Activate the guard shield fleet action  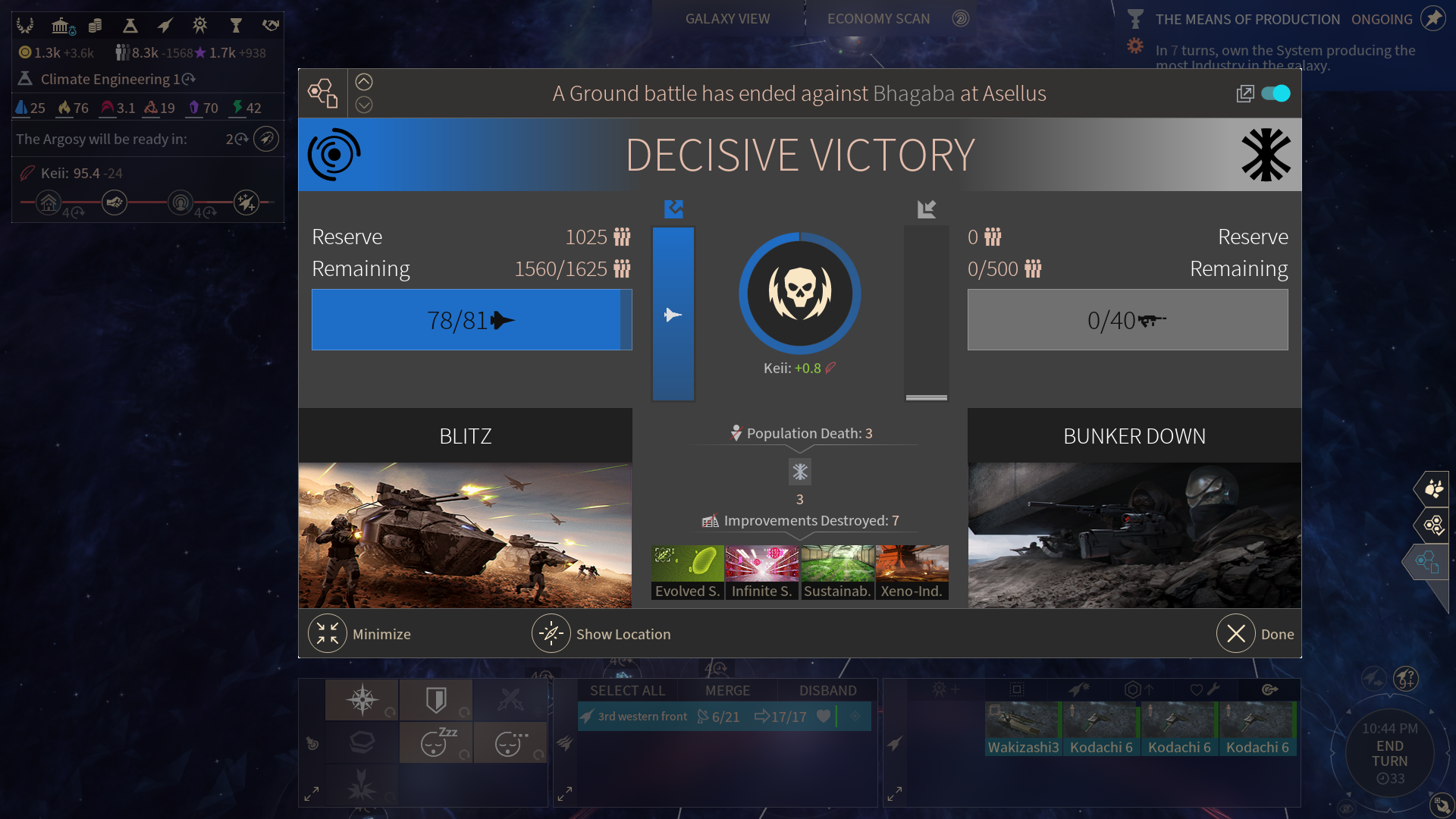pos(436,699)
